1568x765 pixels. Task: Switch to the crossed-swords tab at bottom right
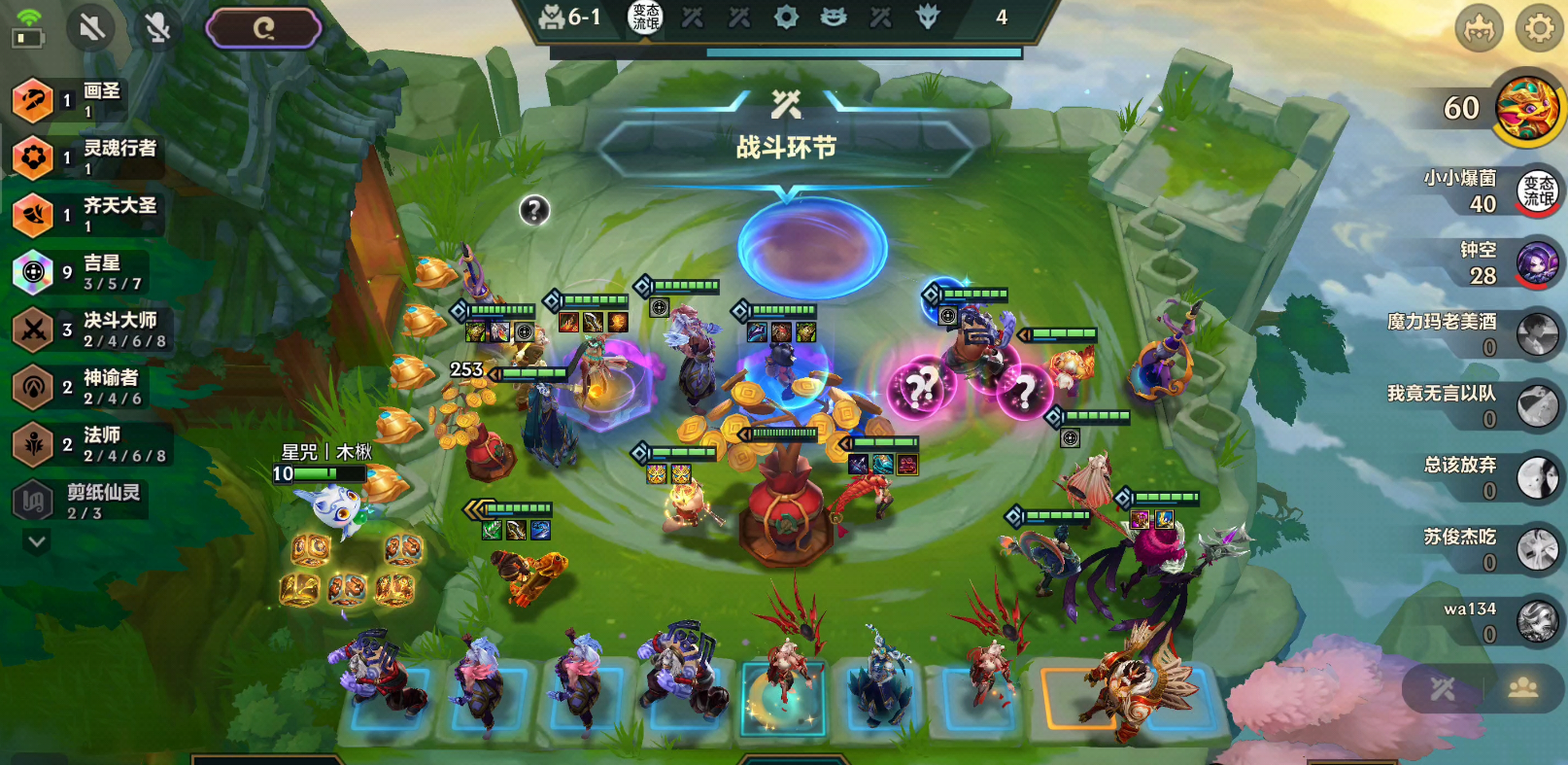tap(1443, 689)
